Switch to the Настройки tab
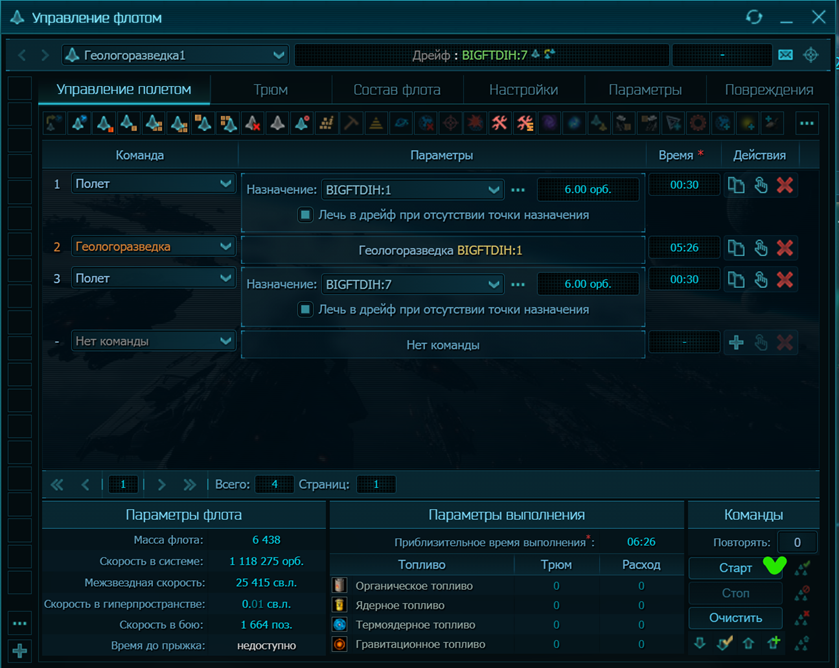The width and height of the screenshot is (839, 668). [x=523, y=90]
